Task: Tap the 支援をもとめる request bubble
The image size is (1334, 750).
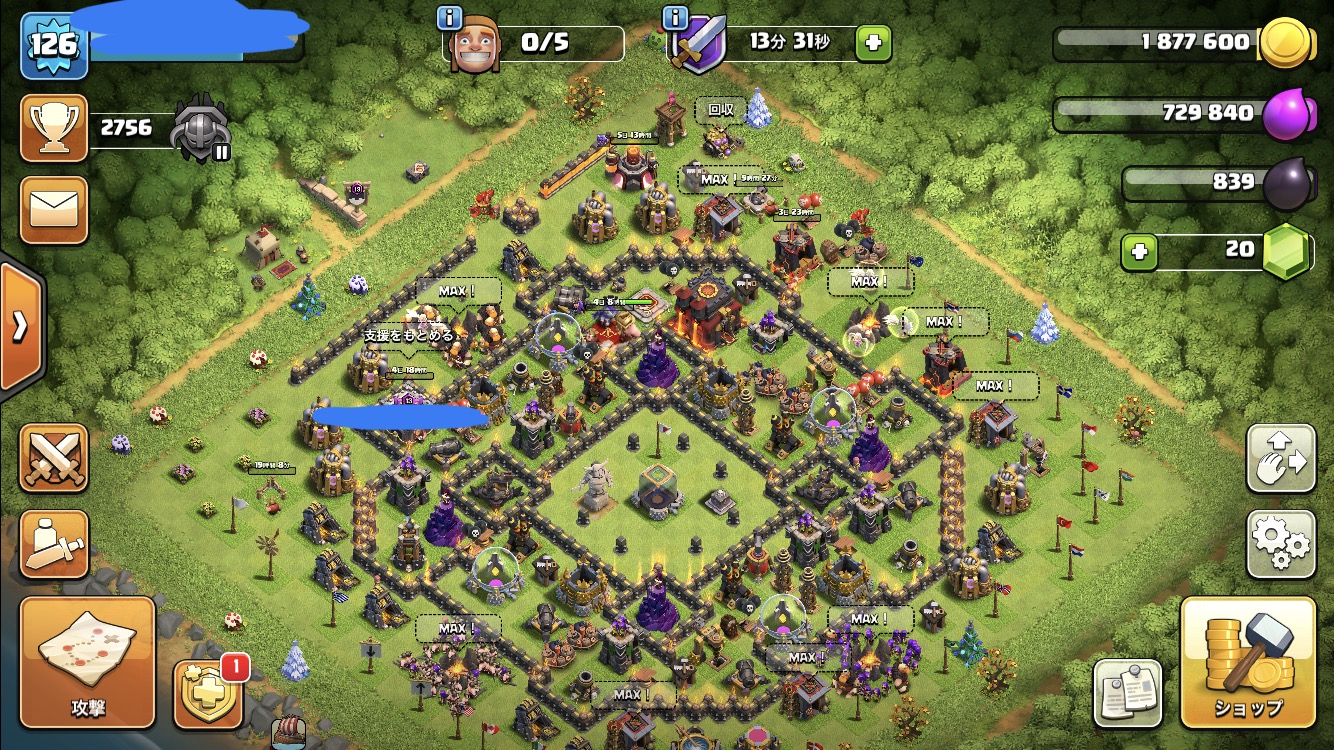Action: tap(408, 336)
